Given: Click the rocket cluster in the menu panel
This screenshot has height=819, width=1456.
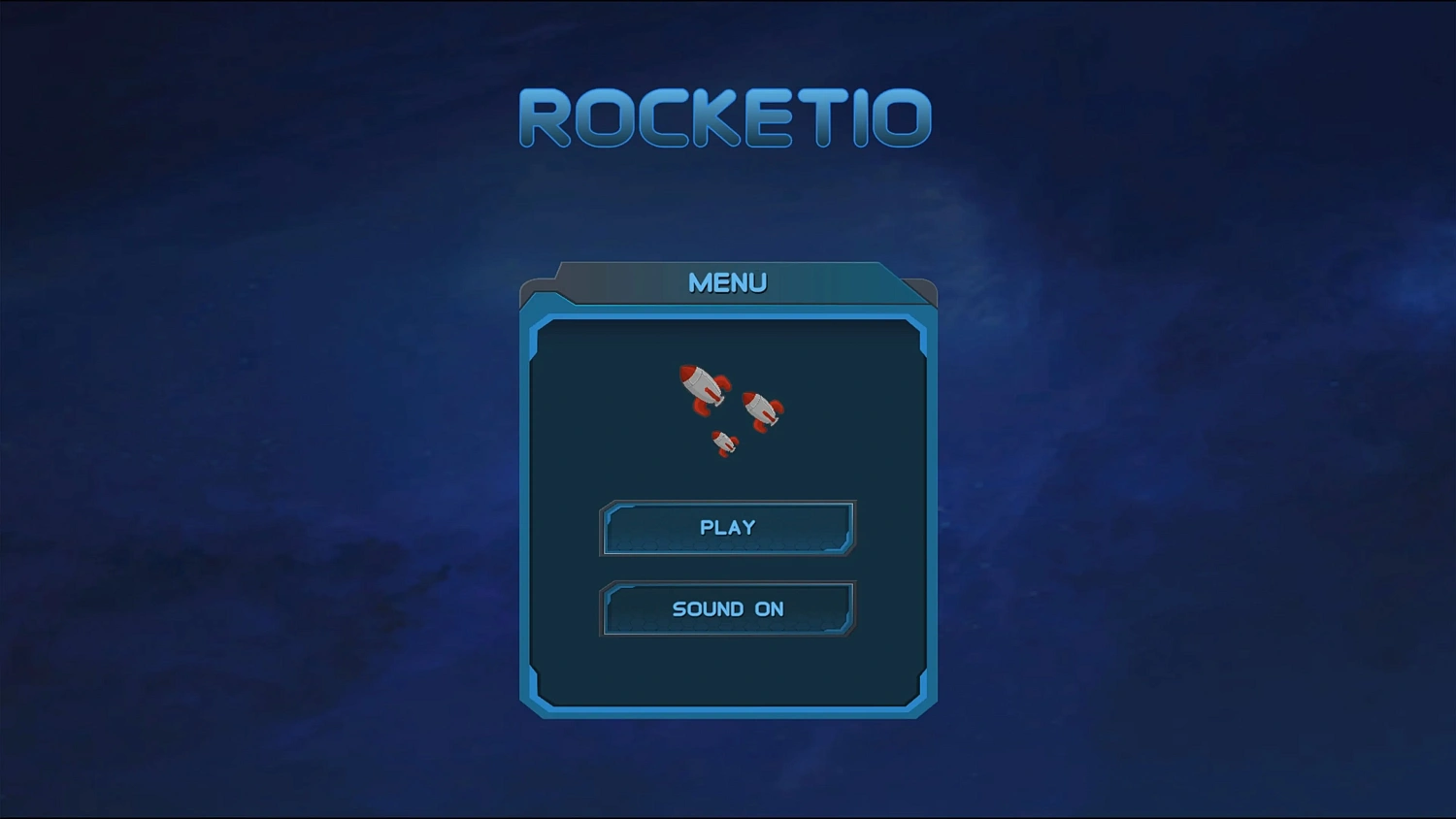Looking at the screenshot, I should (x=728, y=408).
